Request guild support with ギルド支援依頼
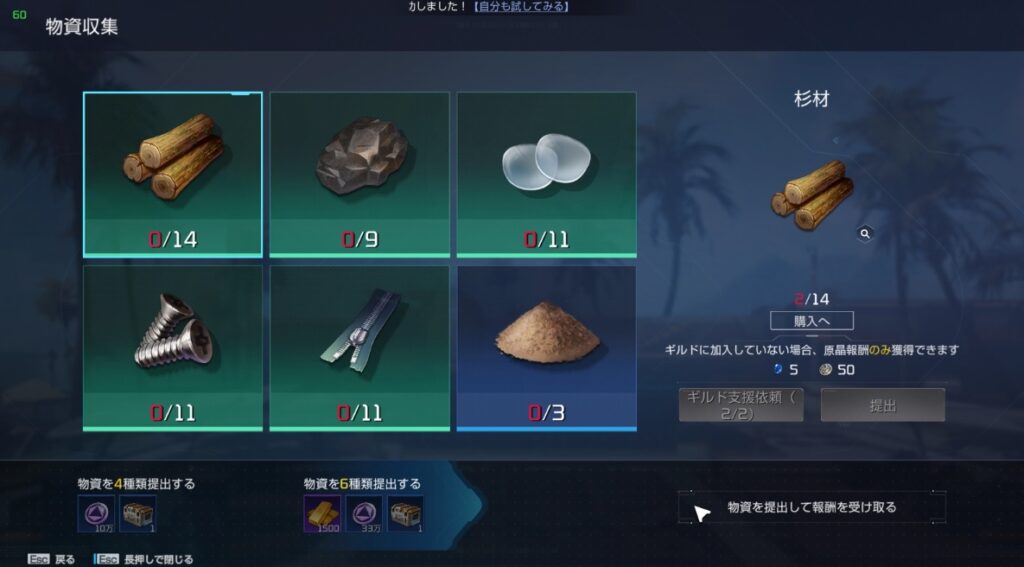This screenshot has width=1024, height=567. click(741, 404)
